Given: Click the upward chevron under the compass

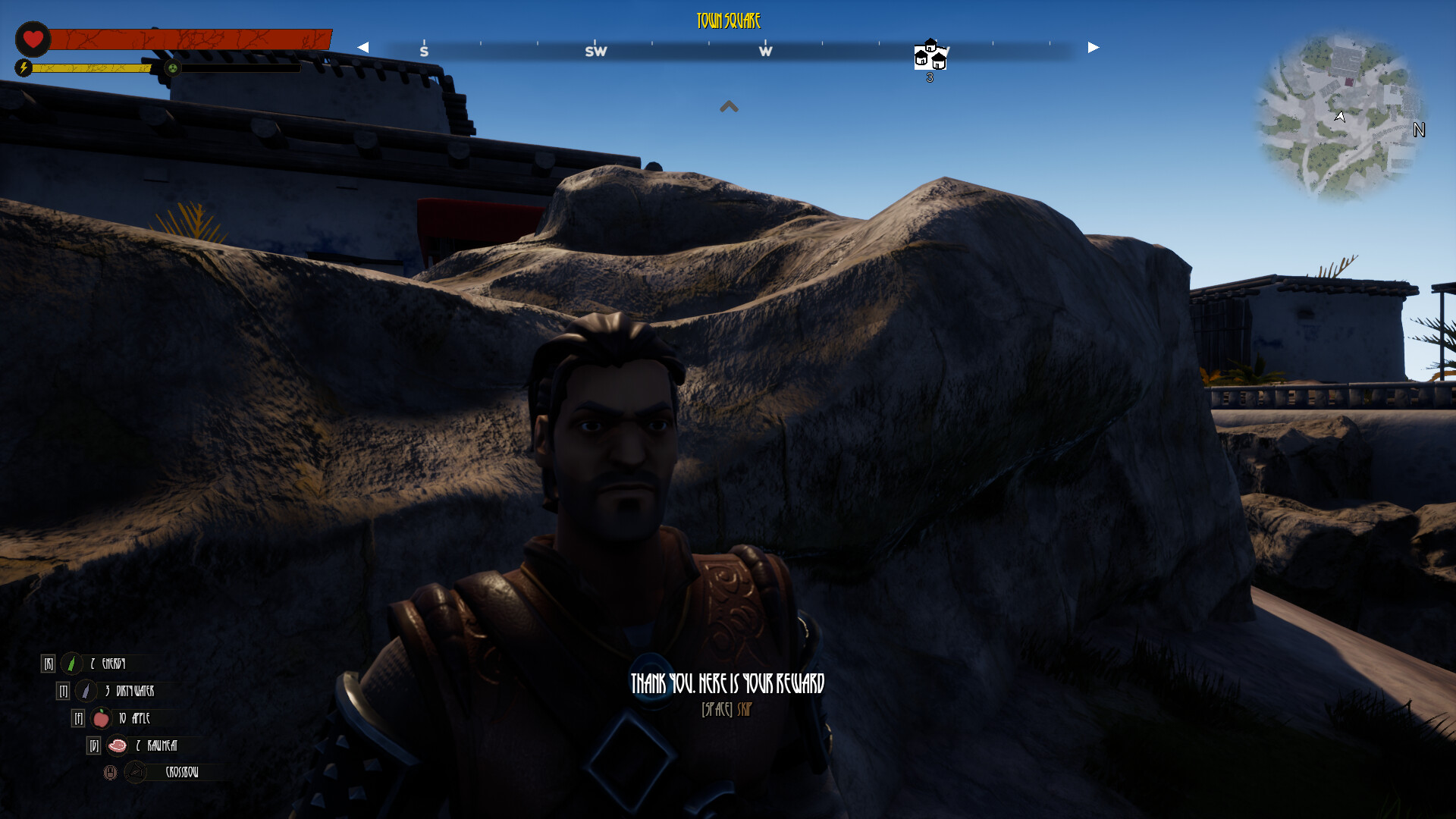Looking at the screenshot, I should (x=729, y=107).
